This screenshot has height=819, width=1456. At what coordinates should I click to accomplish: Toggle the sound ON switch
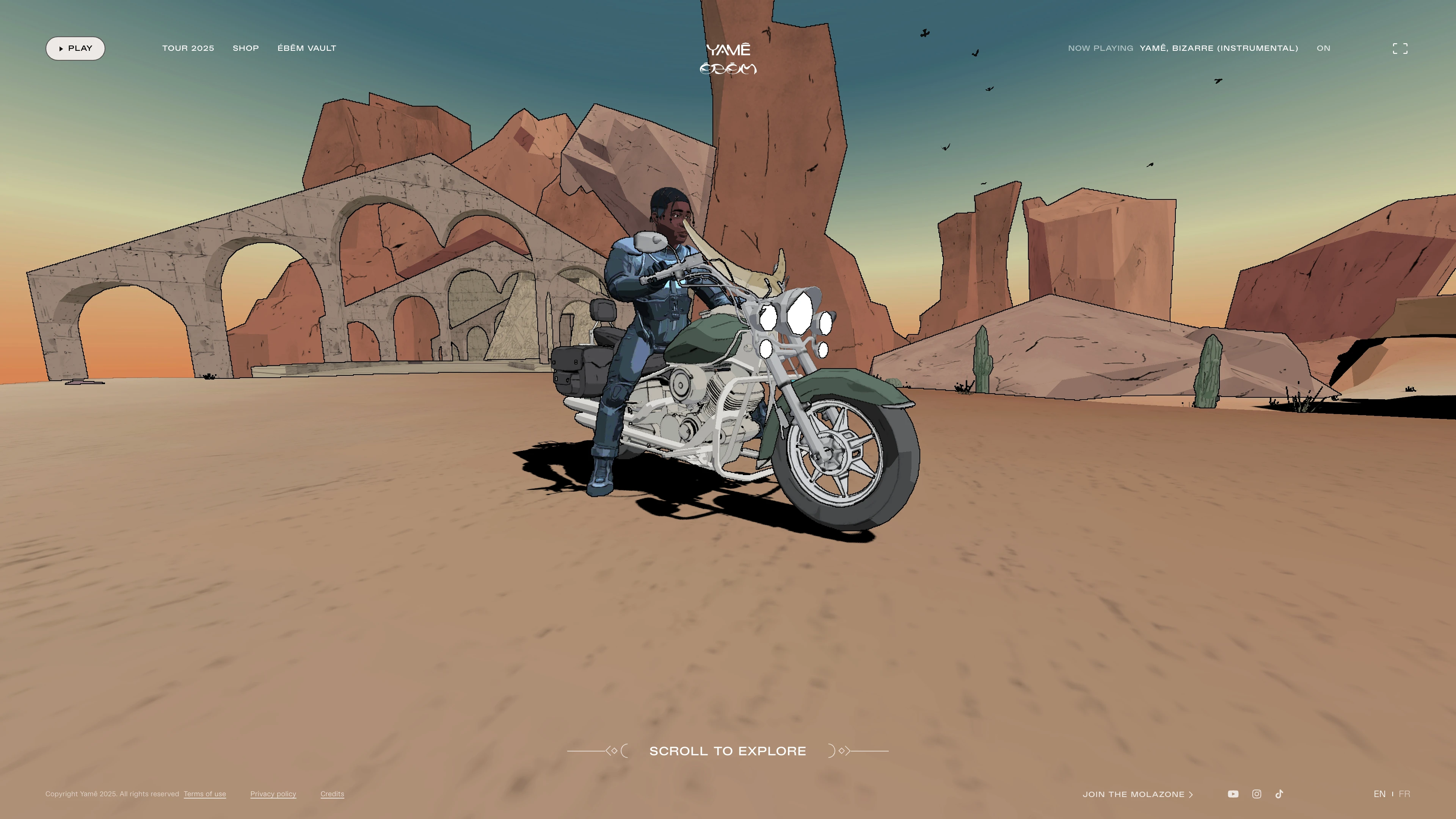[x=1323, y=49]
